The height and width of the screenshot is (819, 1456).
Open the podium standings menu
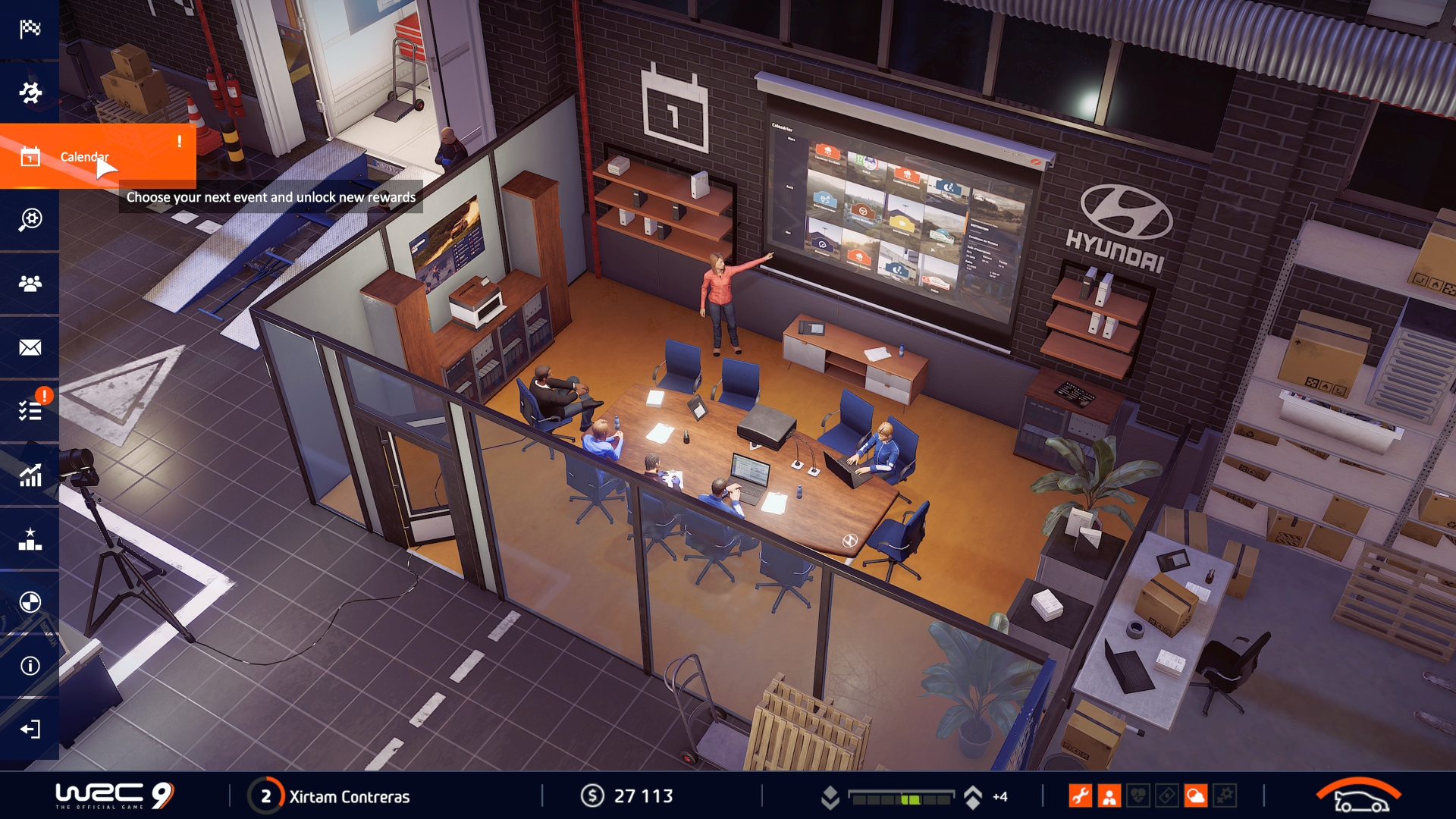pyautogui.click(x=30, y=538)
